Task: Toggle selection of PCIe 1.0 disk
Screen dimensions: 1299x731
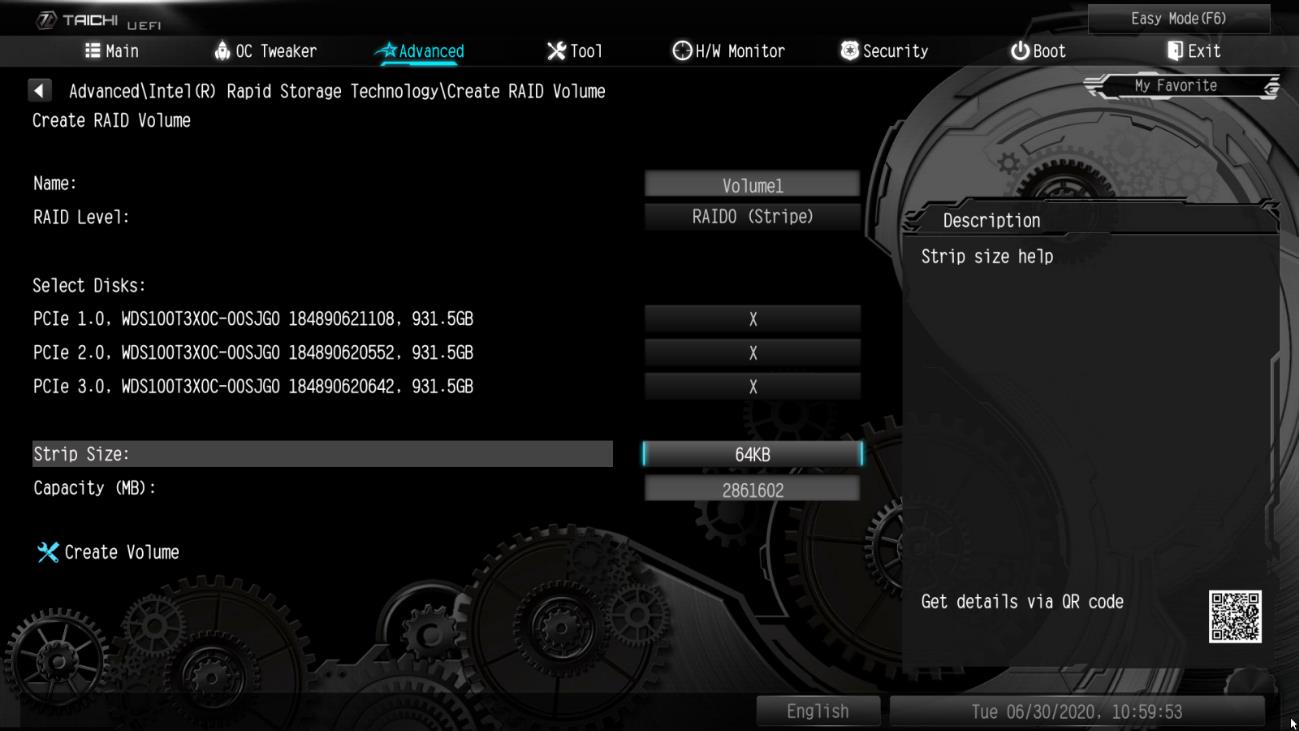Action: pyautogui.click(x=751, y=320)
